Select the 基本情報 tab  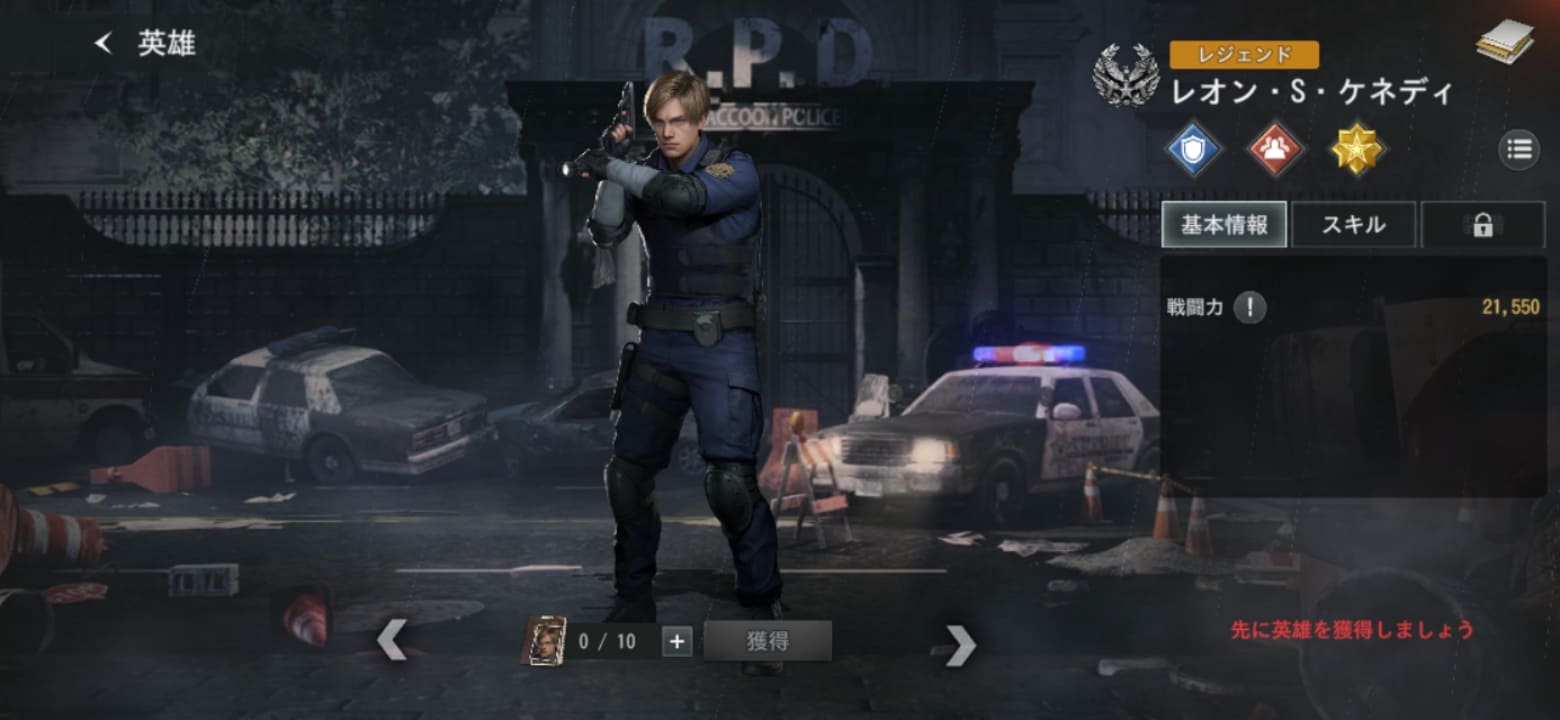[1224, 225]
